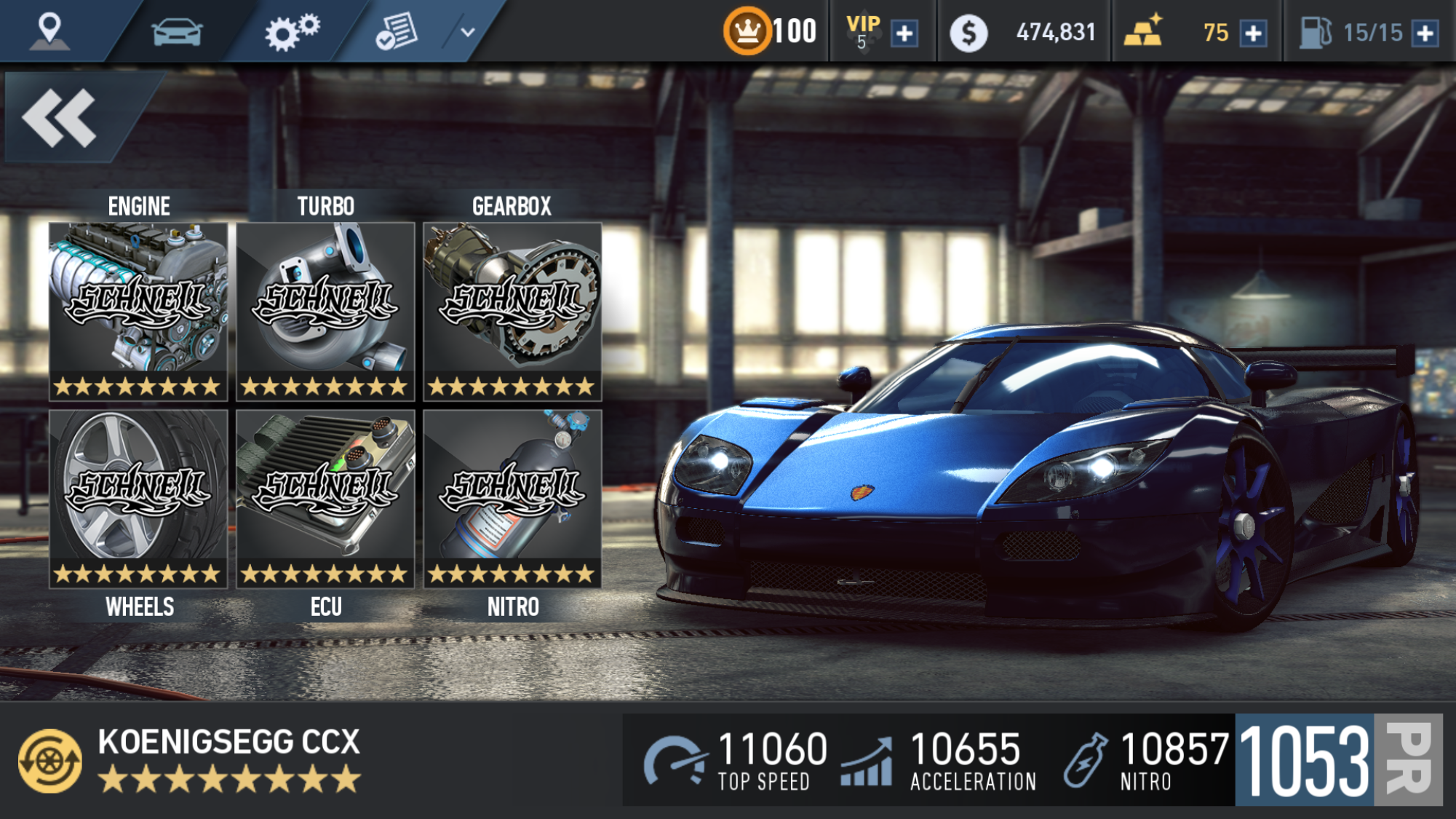Choose the Nitro upgrade part
This screenshot has height=819, width=1456.
pos(512,499)
